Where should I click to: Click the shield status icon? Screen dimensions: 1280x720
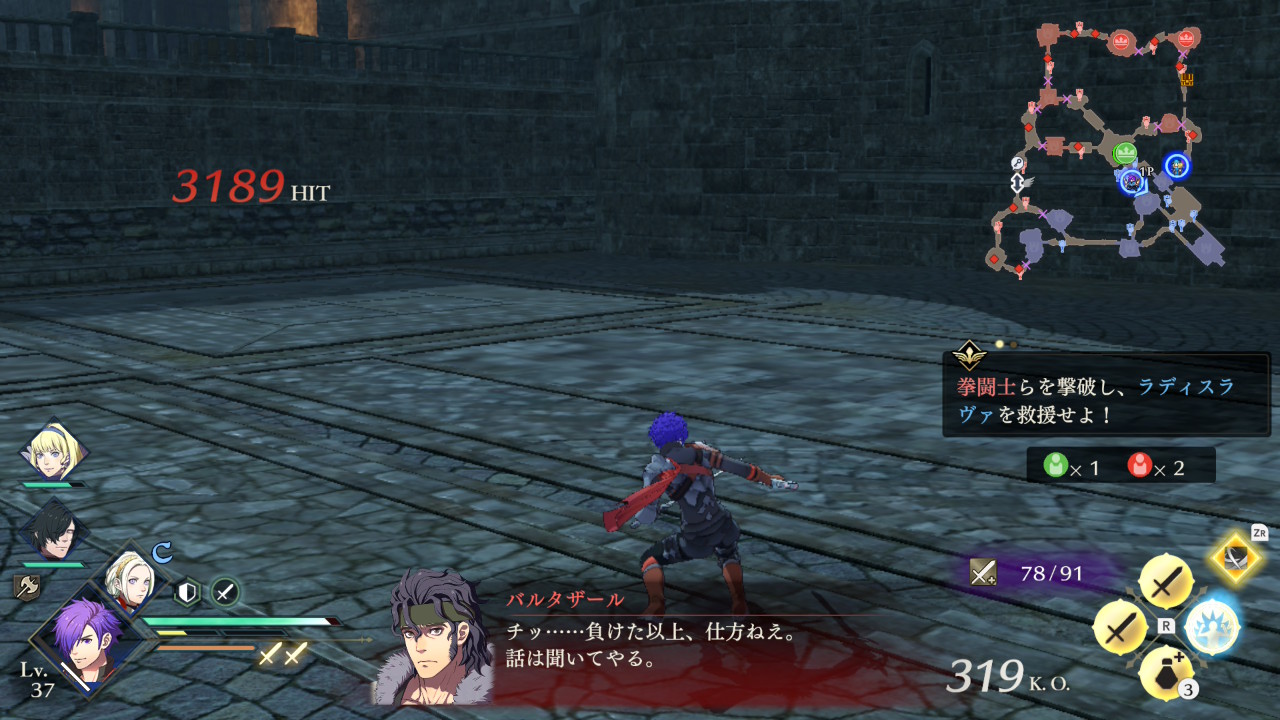pos(187,593)
